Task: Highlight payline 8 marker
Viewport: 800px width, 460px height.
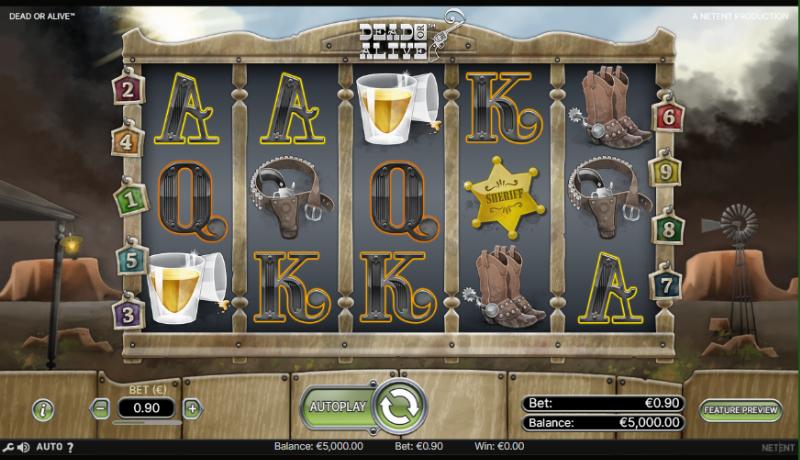Action: 668,229
